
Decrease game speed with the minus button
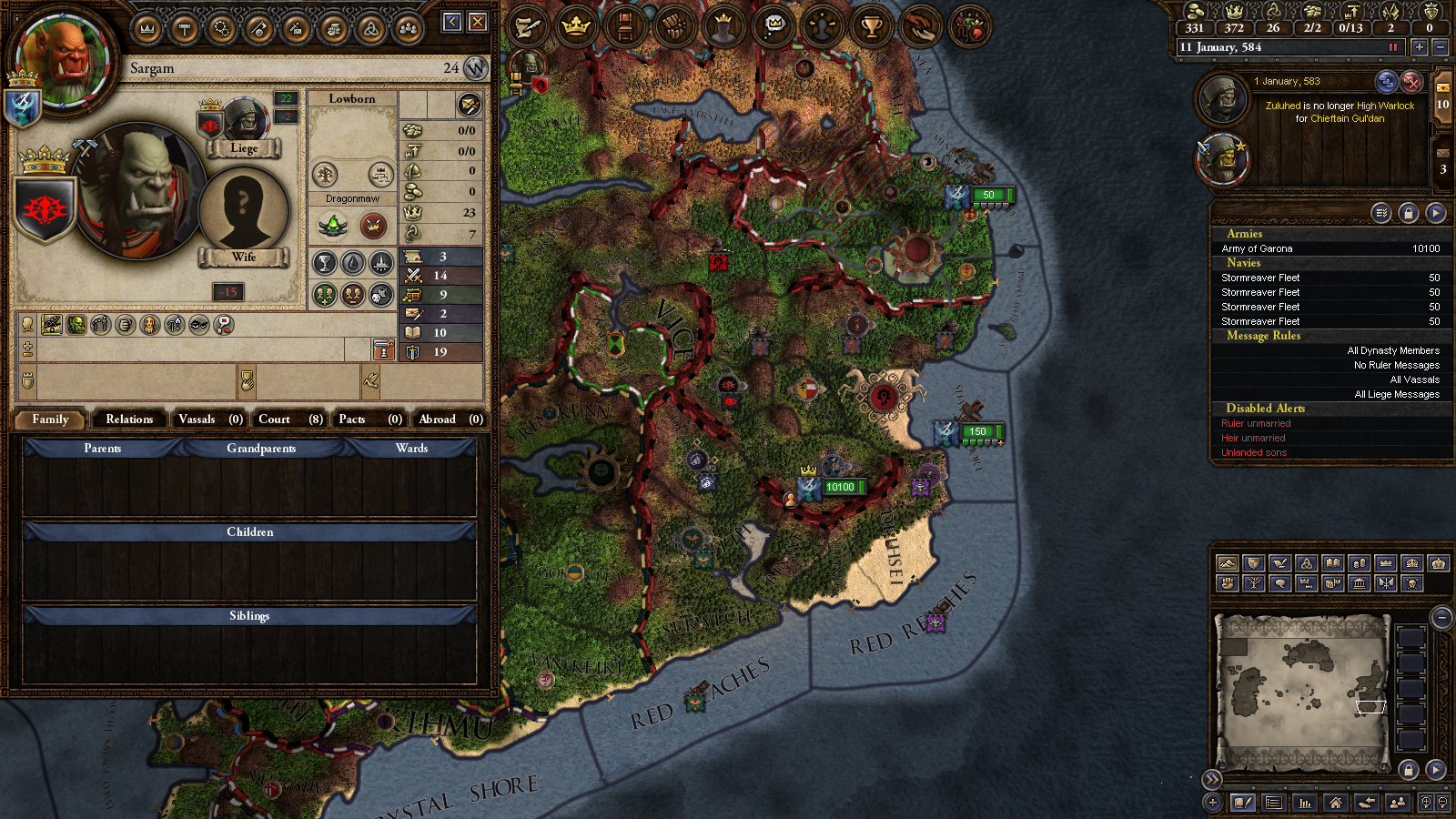(x=1440, y=47)
